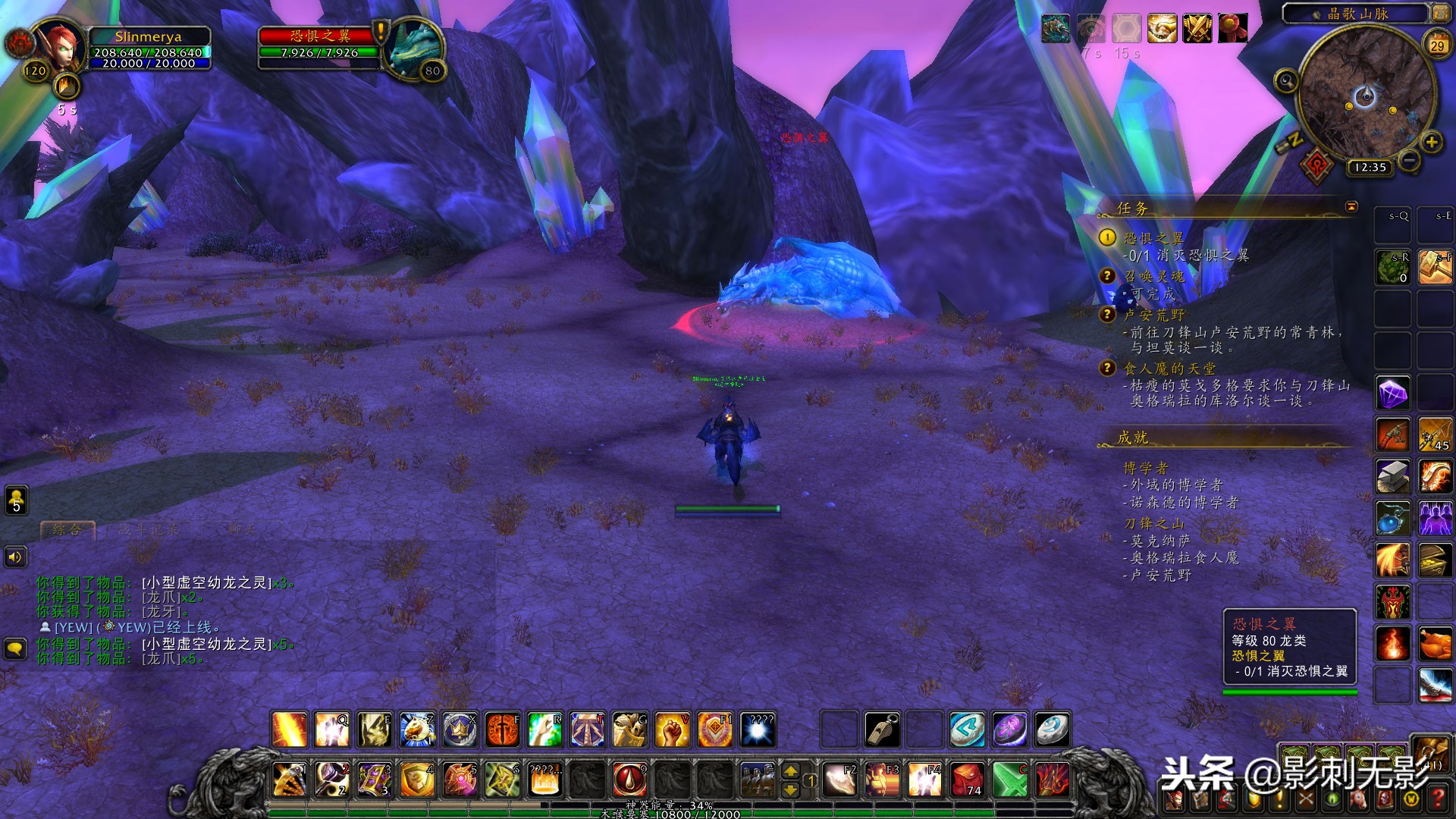Zoom out the minimap with the minus button

coord(1409,160)
